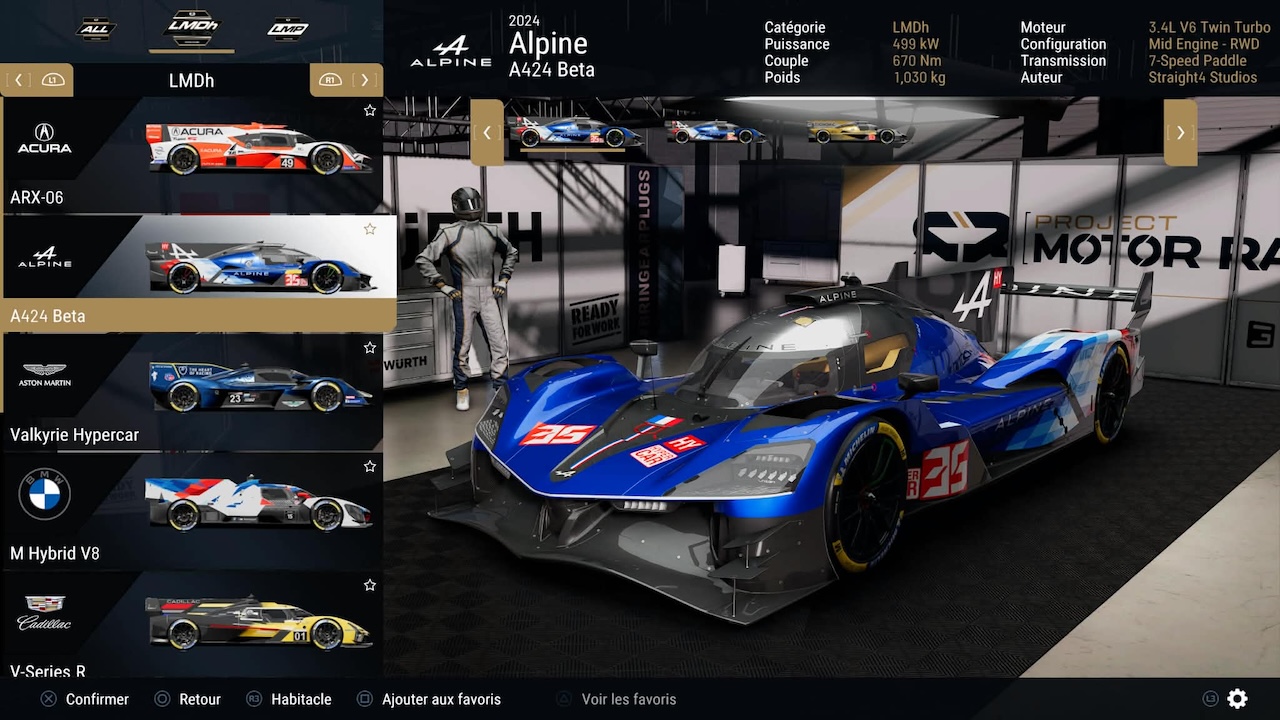Switch to the ALL category tab
The height and width of the screenshot is (720, 1280).
pyautogui.click(x=96, y=29)
